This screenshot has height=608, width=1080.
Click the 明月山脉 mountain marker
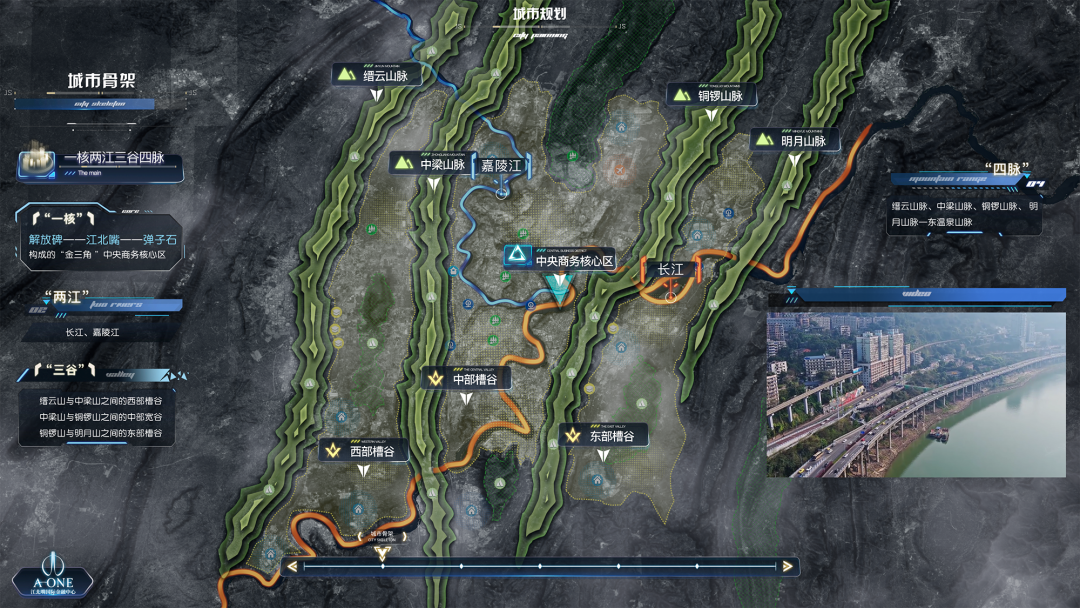792,141
